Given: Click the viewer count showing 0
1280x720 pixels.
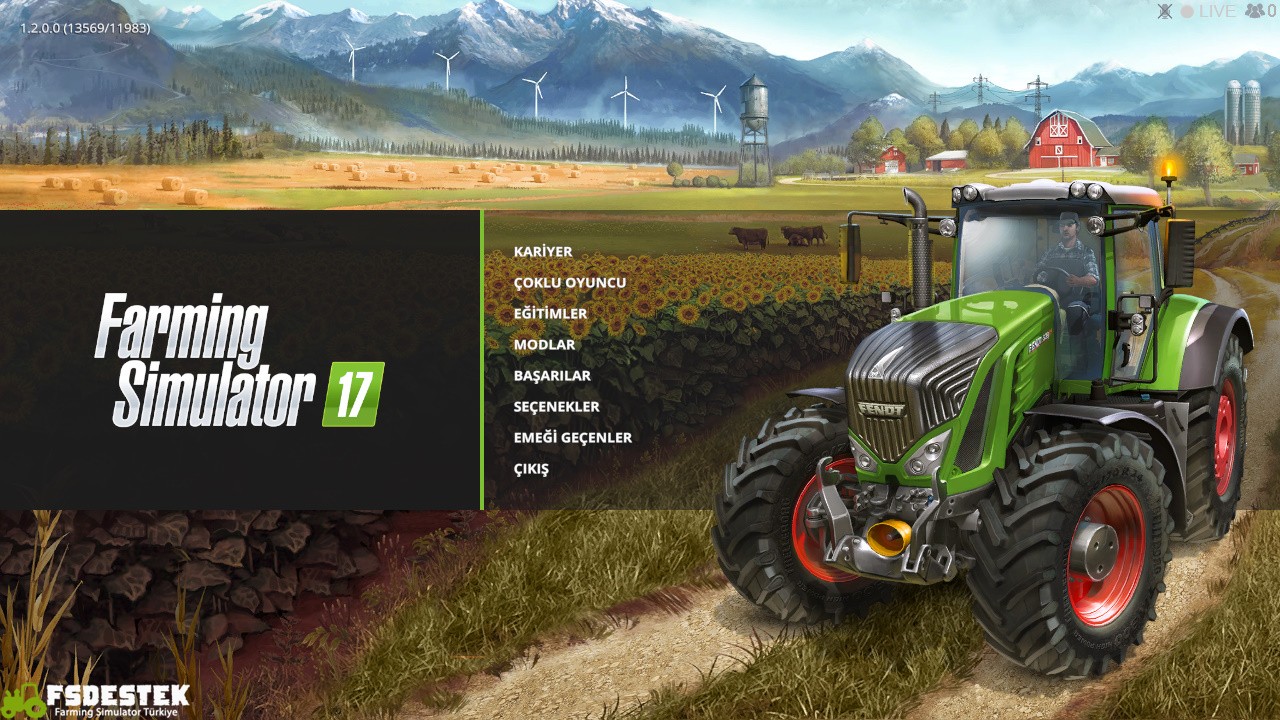Looking at the screenshot, I should [1272, 11].
